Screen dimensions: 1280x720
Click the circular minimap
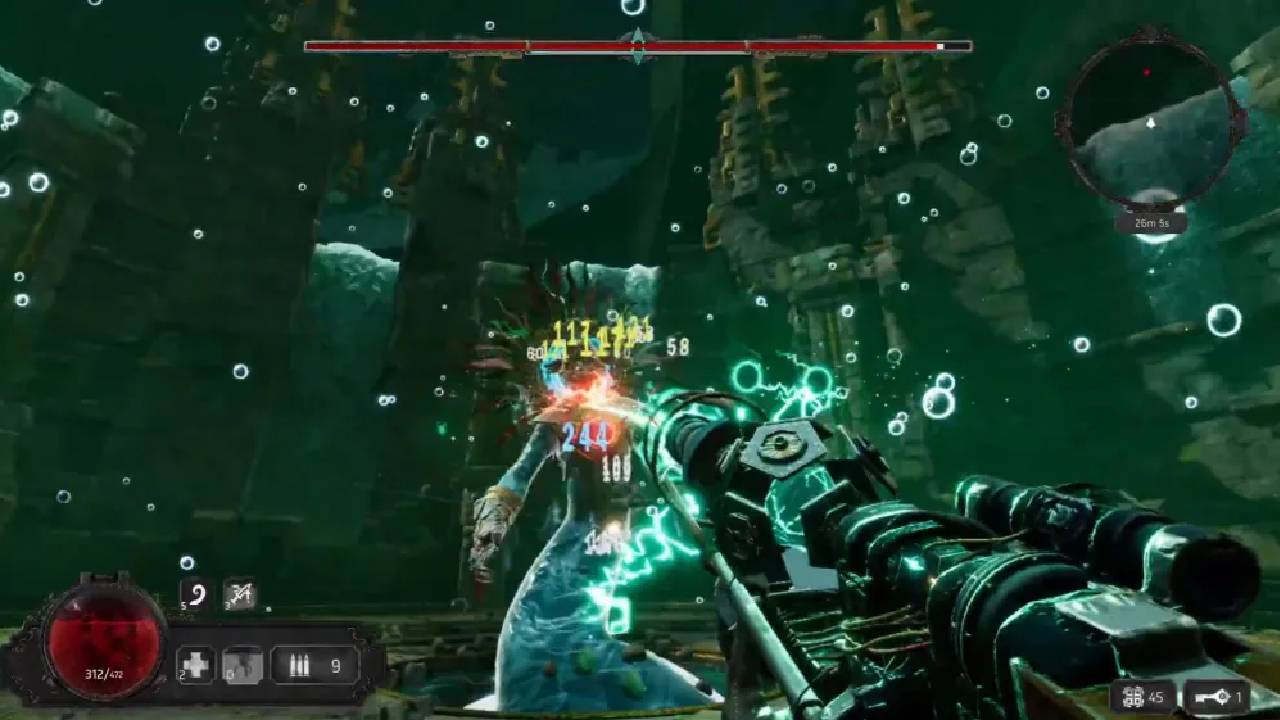[x=1150, y=119]
